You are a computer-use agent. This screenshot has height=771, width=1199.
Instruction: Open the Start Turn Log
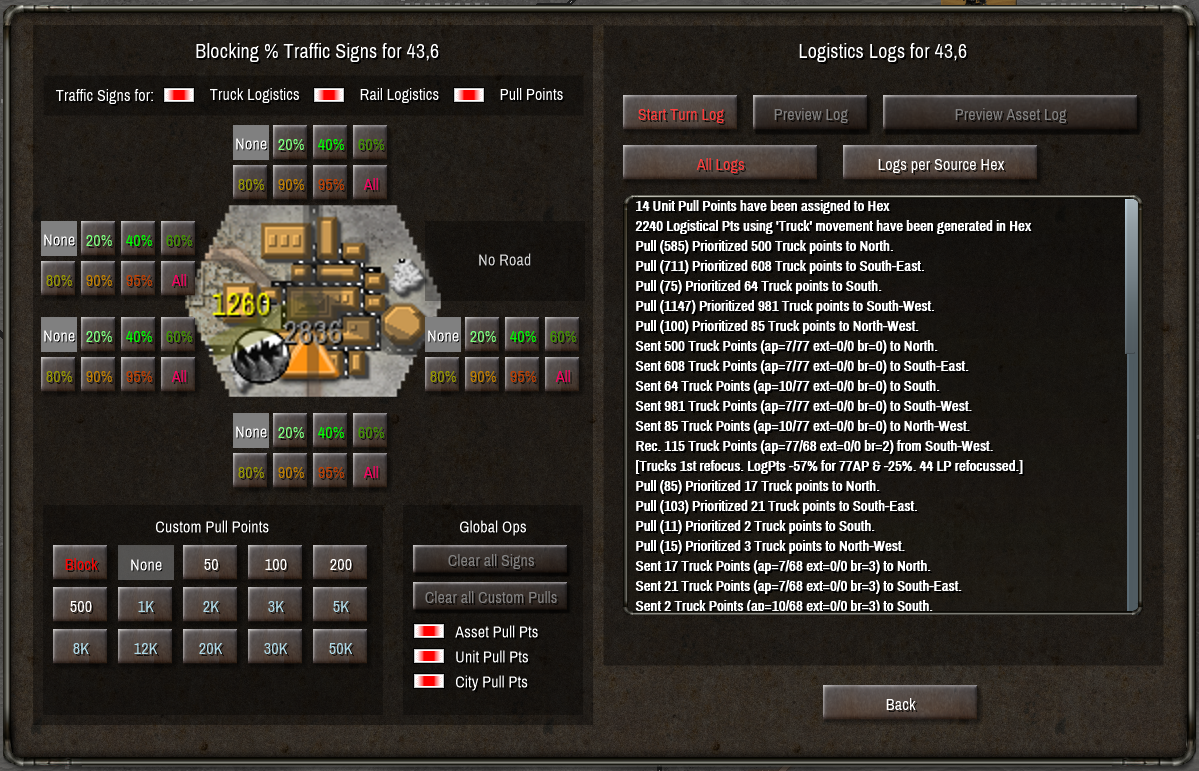[x=681, y=114]
